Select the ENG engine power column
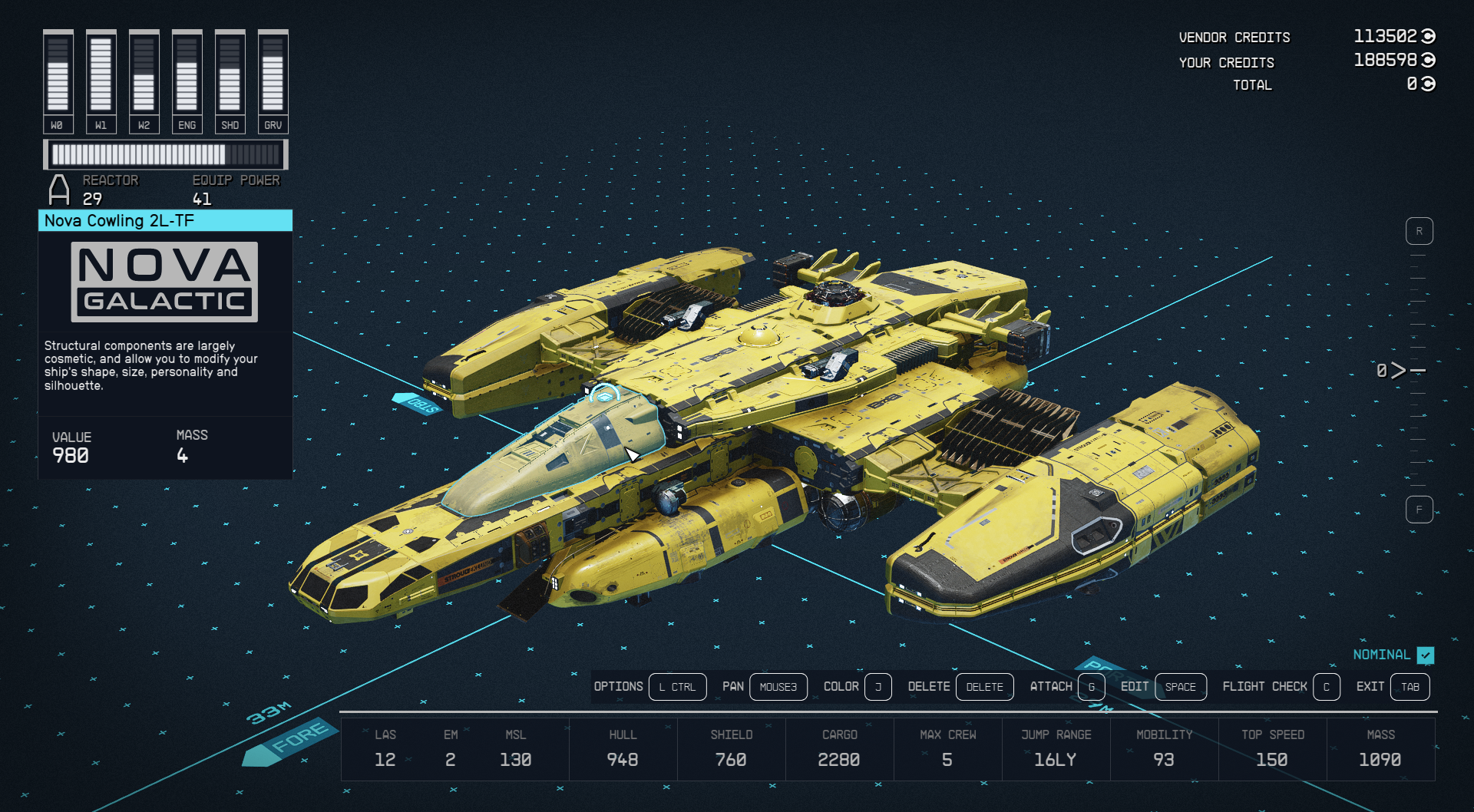The width and height of the screenshot is (1474, 812). [187, 77]
